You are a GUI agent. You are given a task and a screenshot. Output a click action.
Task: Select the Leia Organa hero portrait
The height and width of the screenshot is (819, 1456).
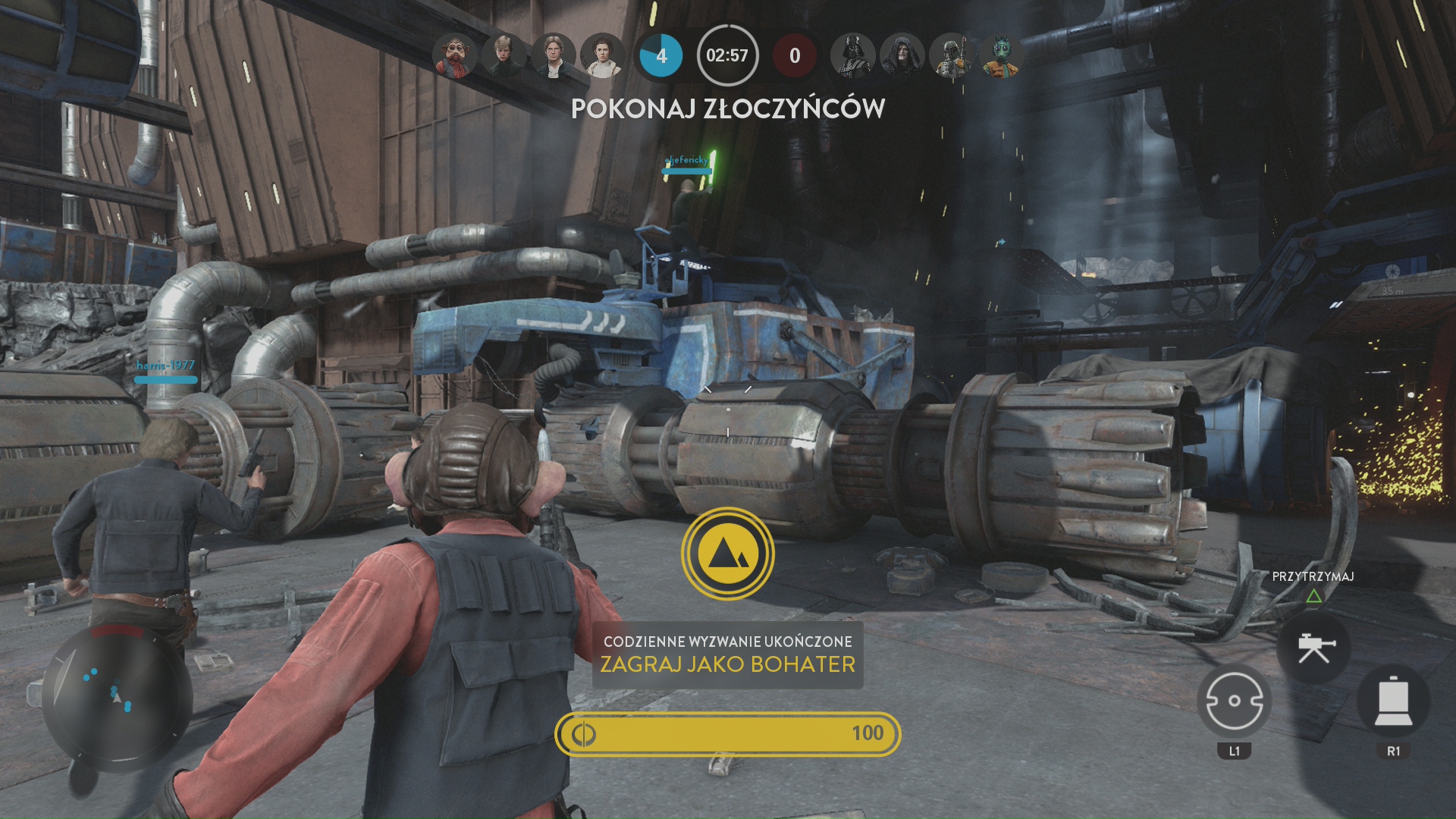(x=603, y=55)
